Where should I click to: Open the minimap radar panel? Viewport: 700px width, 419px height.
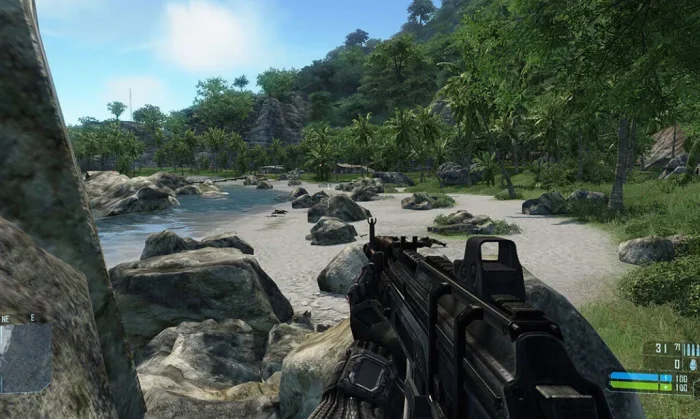tap(25, 357)
